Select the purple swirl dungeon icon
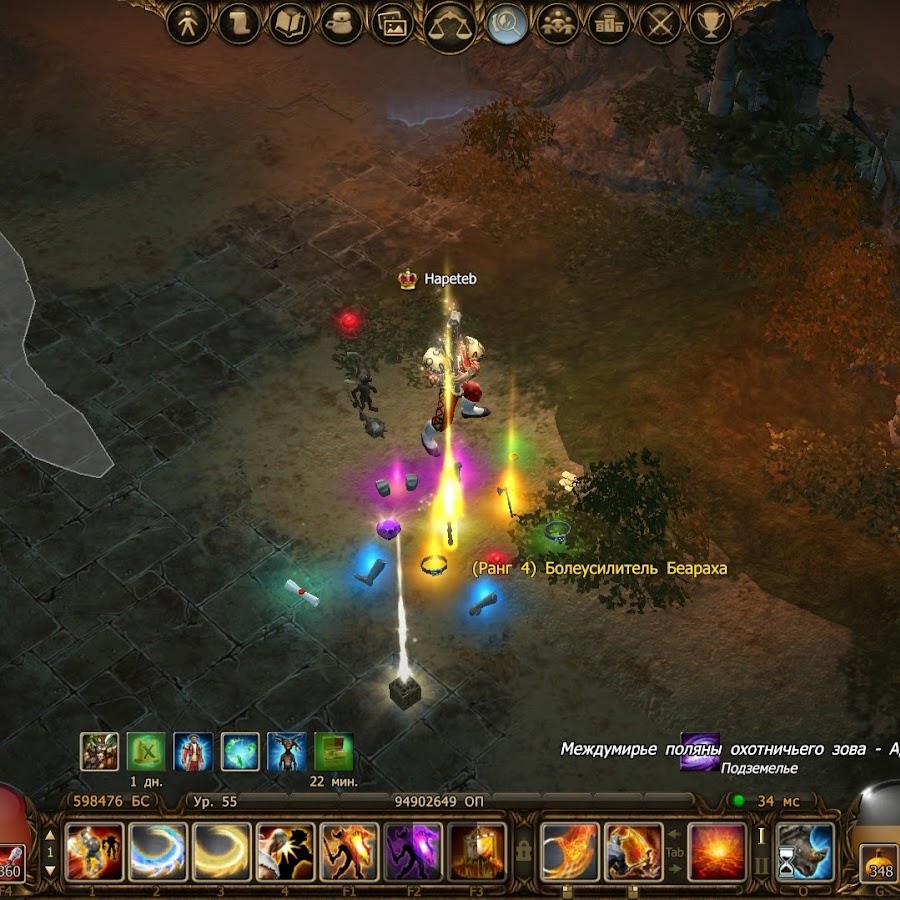This screenshot has width=900, height=900. click(700, 752)
